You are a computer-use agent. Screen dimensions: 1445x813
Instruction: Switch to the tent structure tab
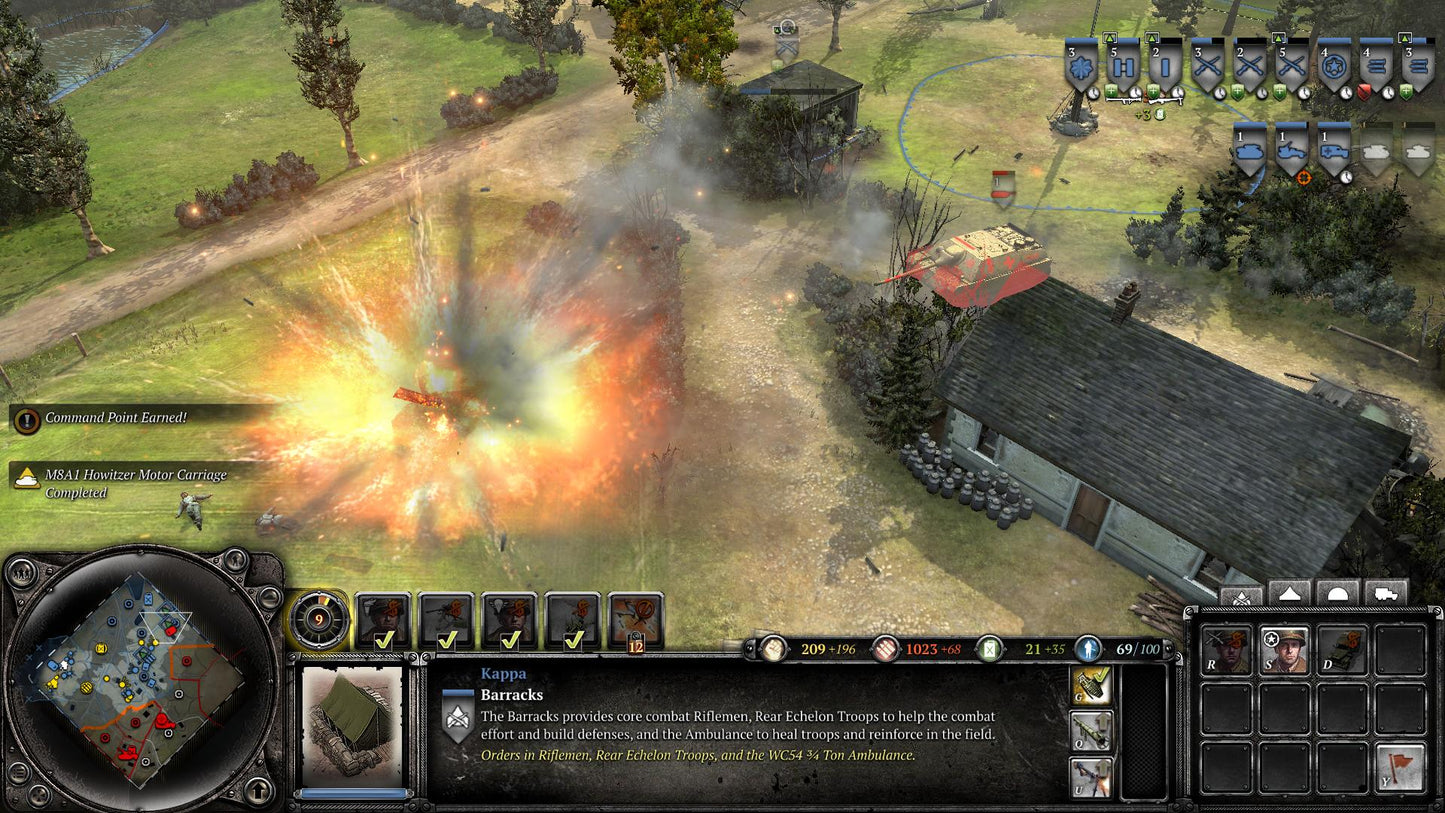pos(1290,592)
